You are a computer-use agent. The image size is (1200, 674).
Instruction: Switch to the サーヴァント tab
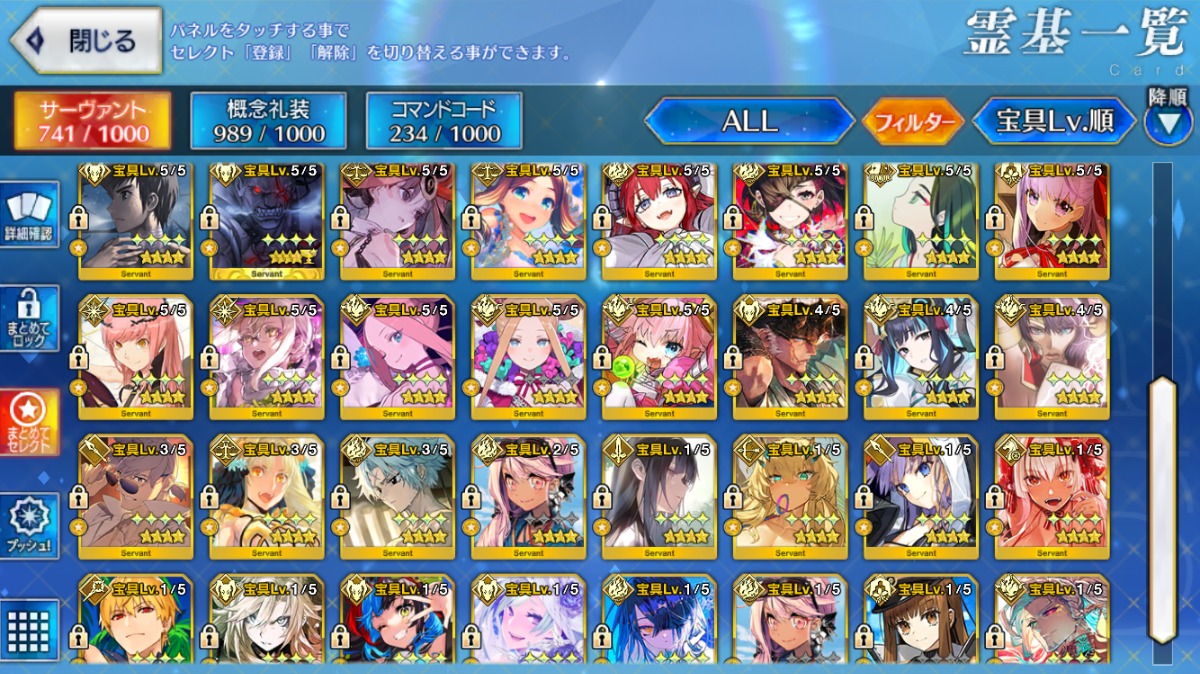click(92, 122)
